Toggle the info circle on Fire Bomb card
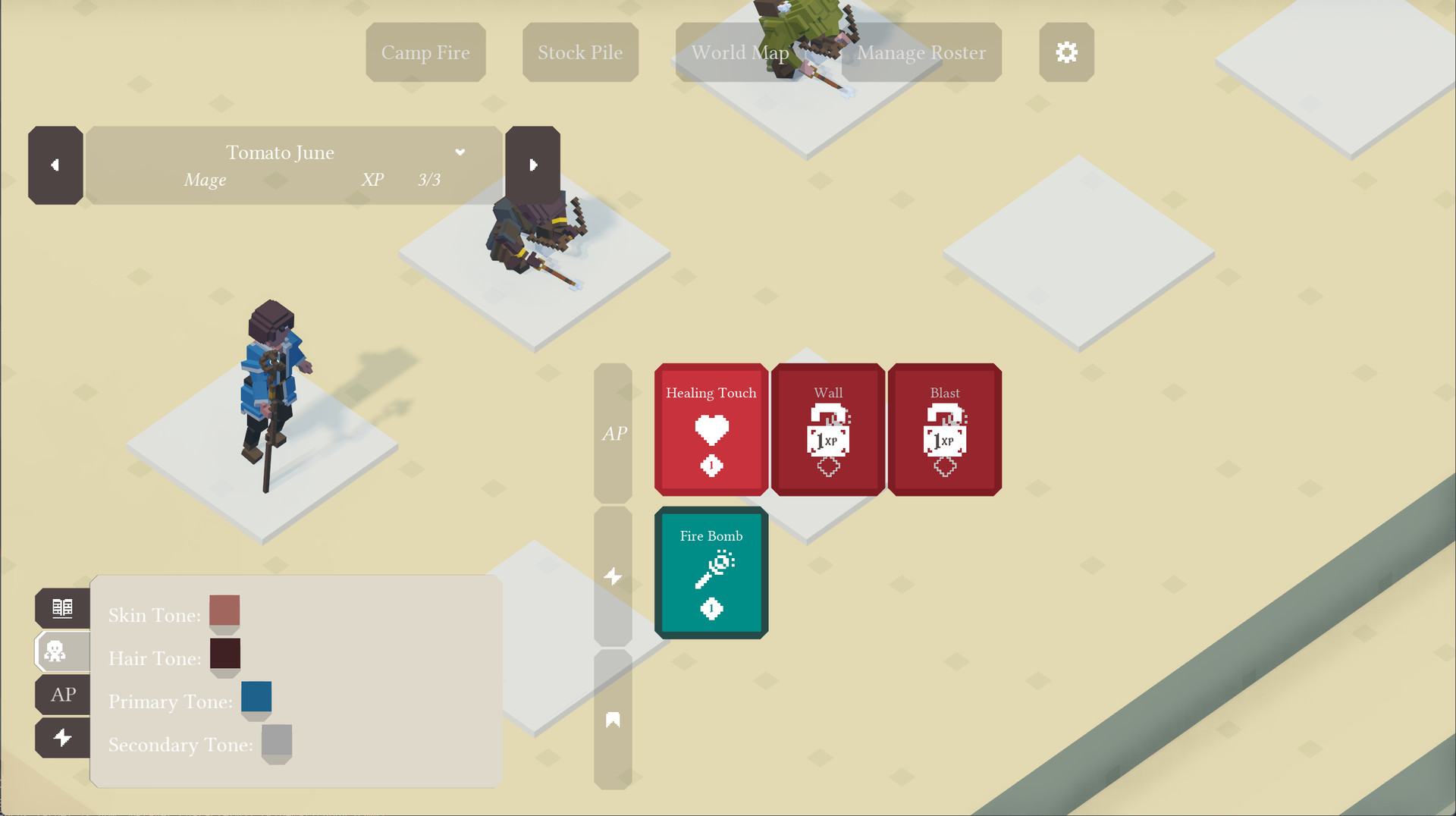1456x816 pixels. coord(711,608)
